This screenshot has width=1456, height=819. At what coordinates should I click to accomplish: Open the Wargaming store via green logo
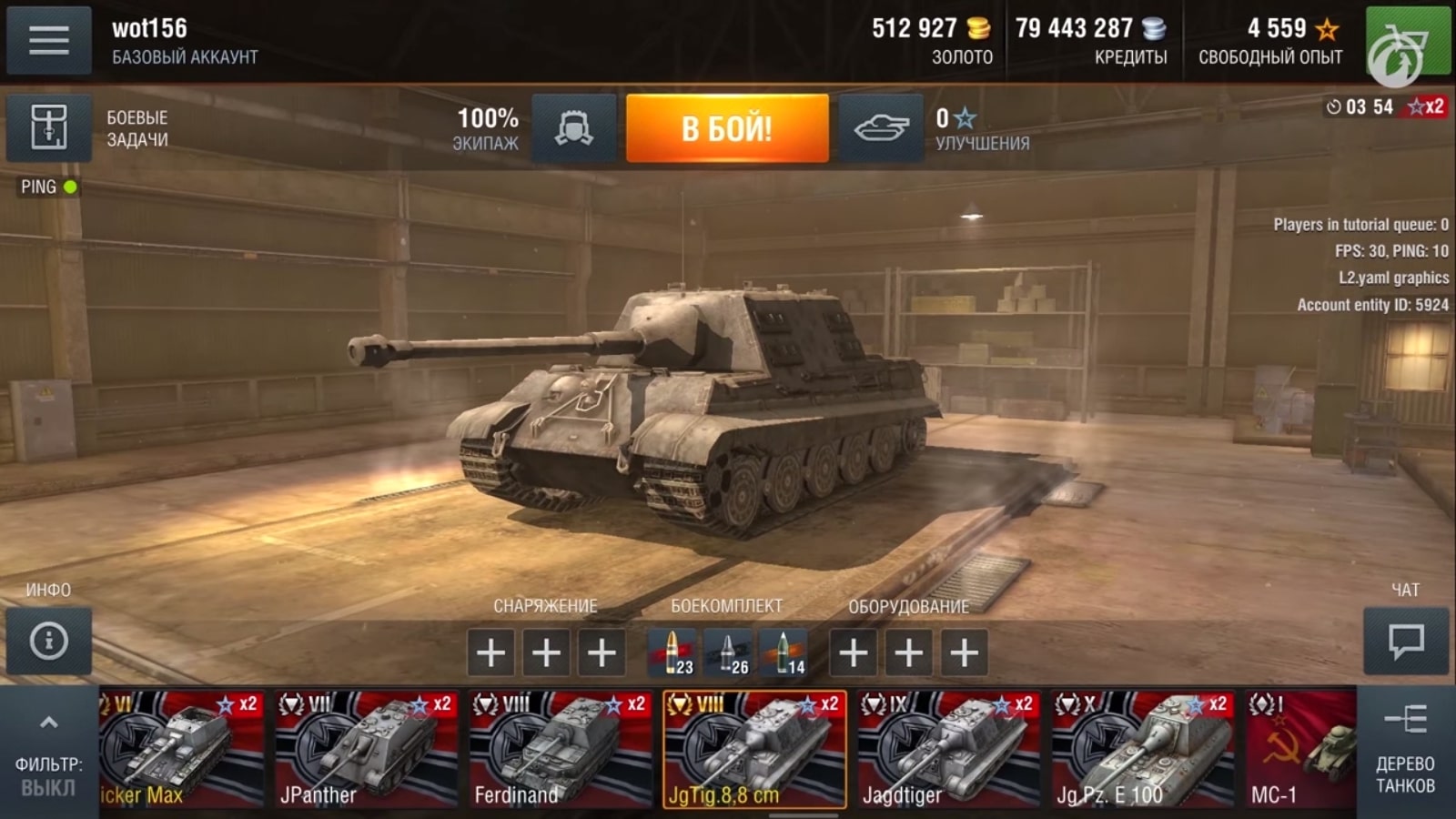(x=1407, y=41)
